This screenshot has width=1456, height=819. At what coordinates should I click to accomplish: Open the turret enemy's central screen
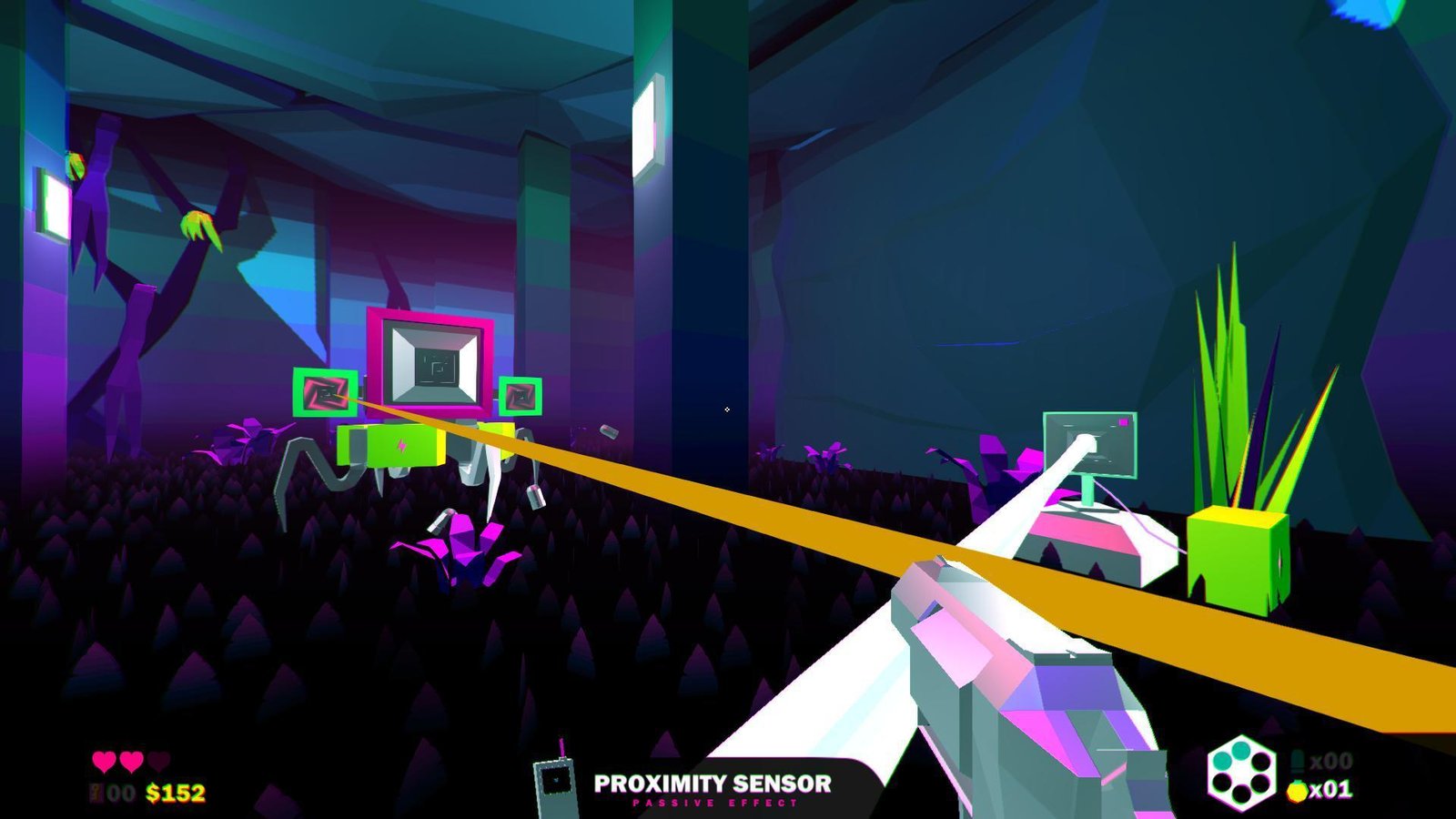[x=435, y=364]
